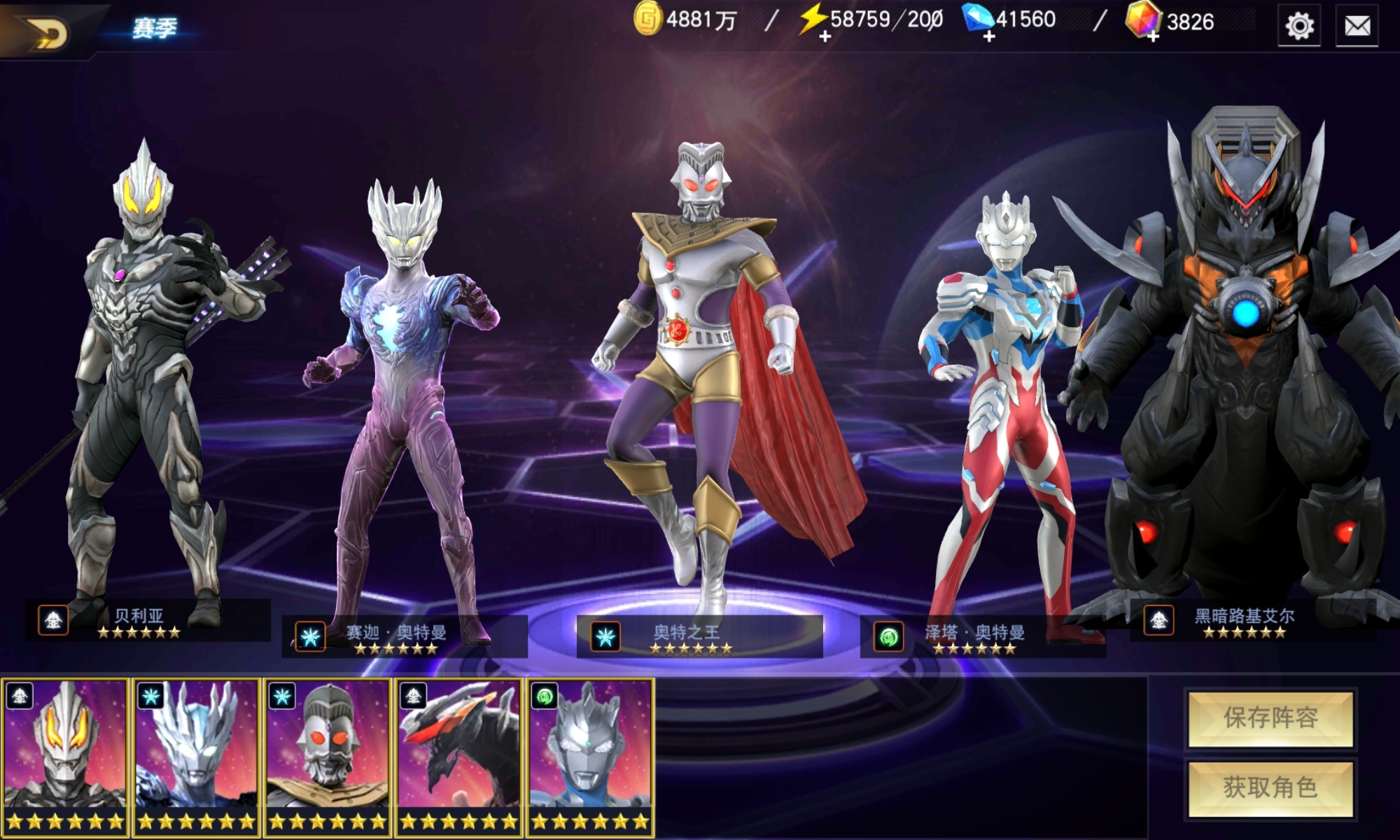The image size is (1400, 840).
Task: Open the mail envelope inbox
Action: click(x=1357, y=27)
